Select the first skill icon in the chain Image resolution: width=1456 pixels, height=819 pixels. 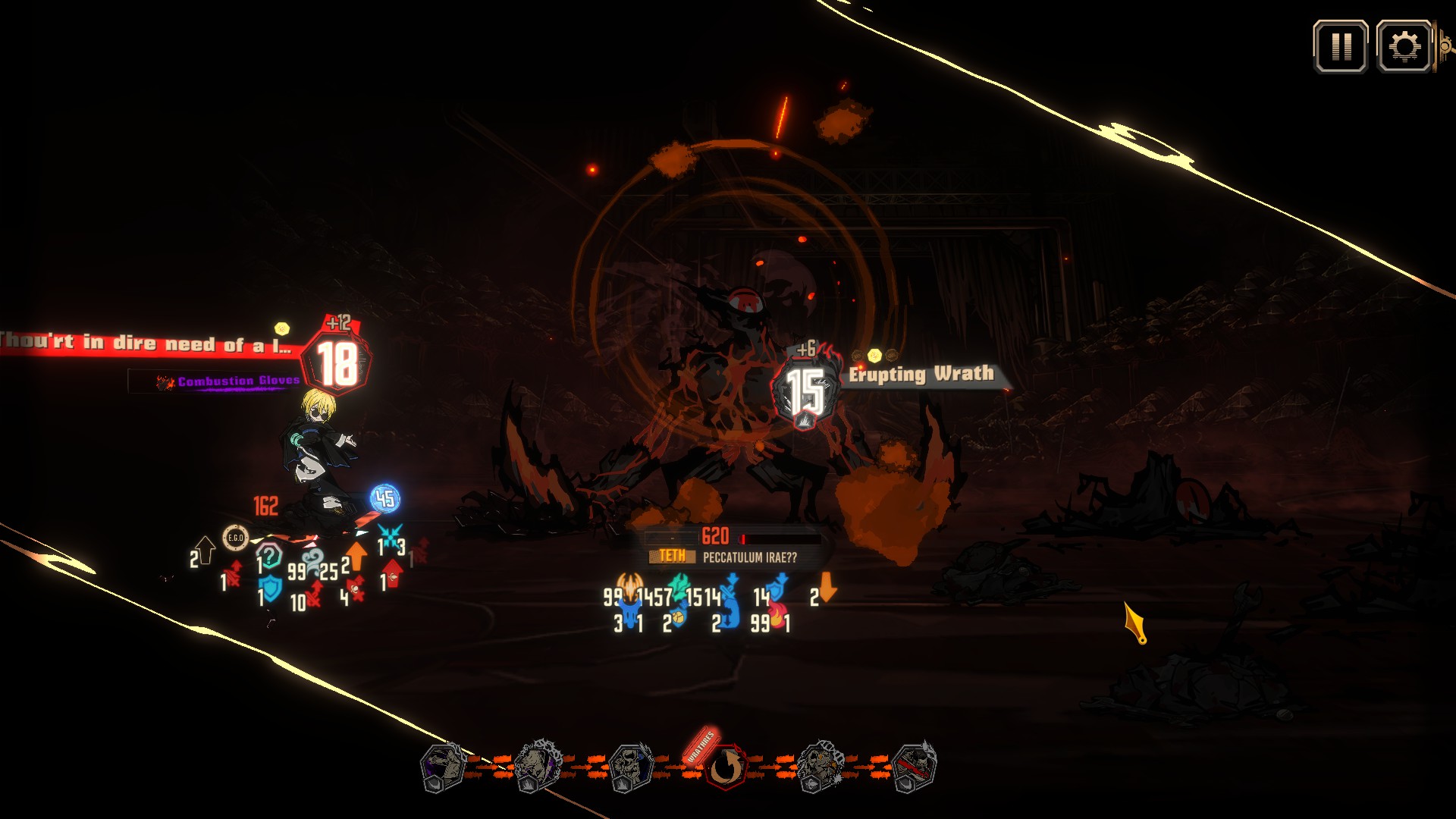[443, 767]
